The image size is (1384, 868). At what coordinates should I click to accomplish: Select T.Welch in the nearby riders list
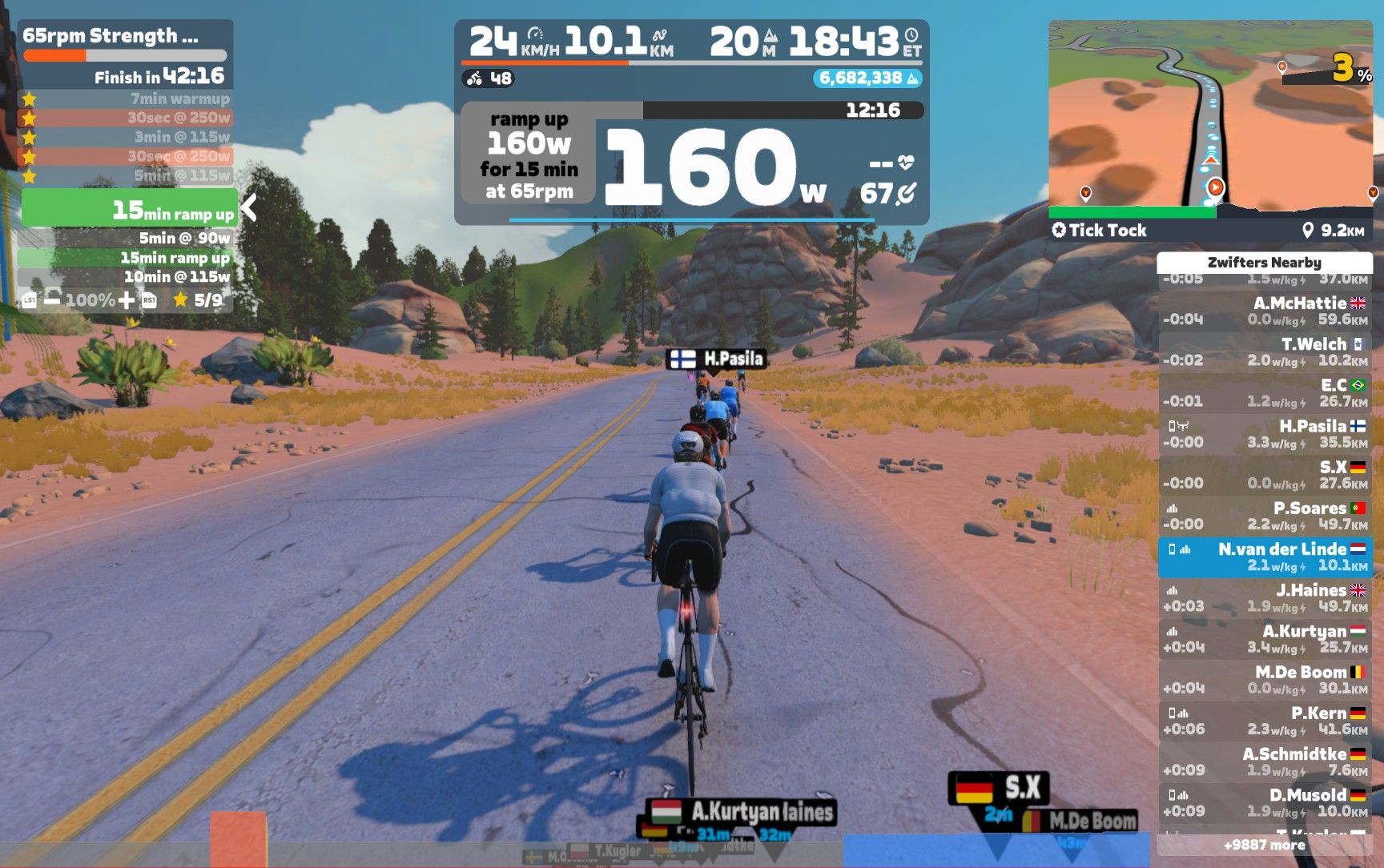pos(1265,352)
